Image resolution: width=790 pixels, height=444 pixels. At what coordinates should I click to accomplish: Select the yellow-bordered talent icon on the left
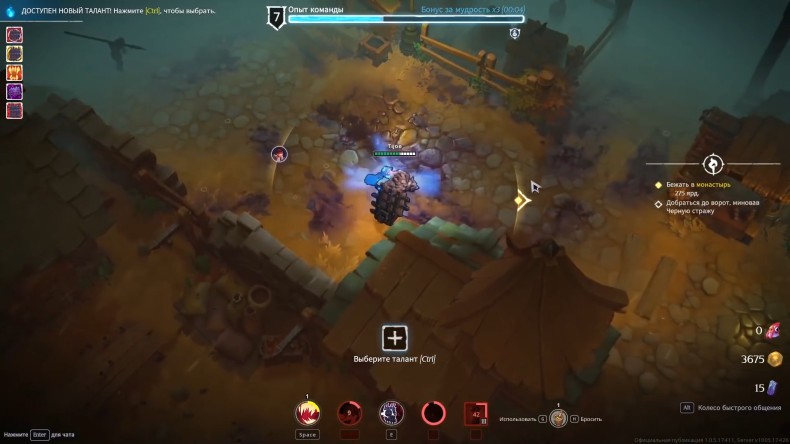coord(15,53)
